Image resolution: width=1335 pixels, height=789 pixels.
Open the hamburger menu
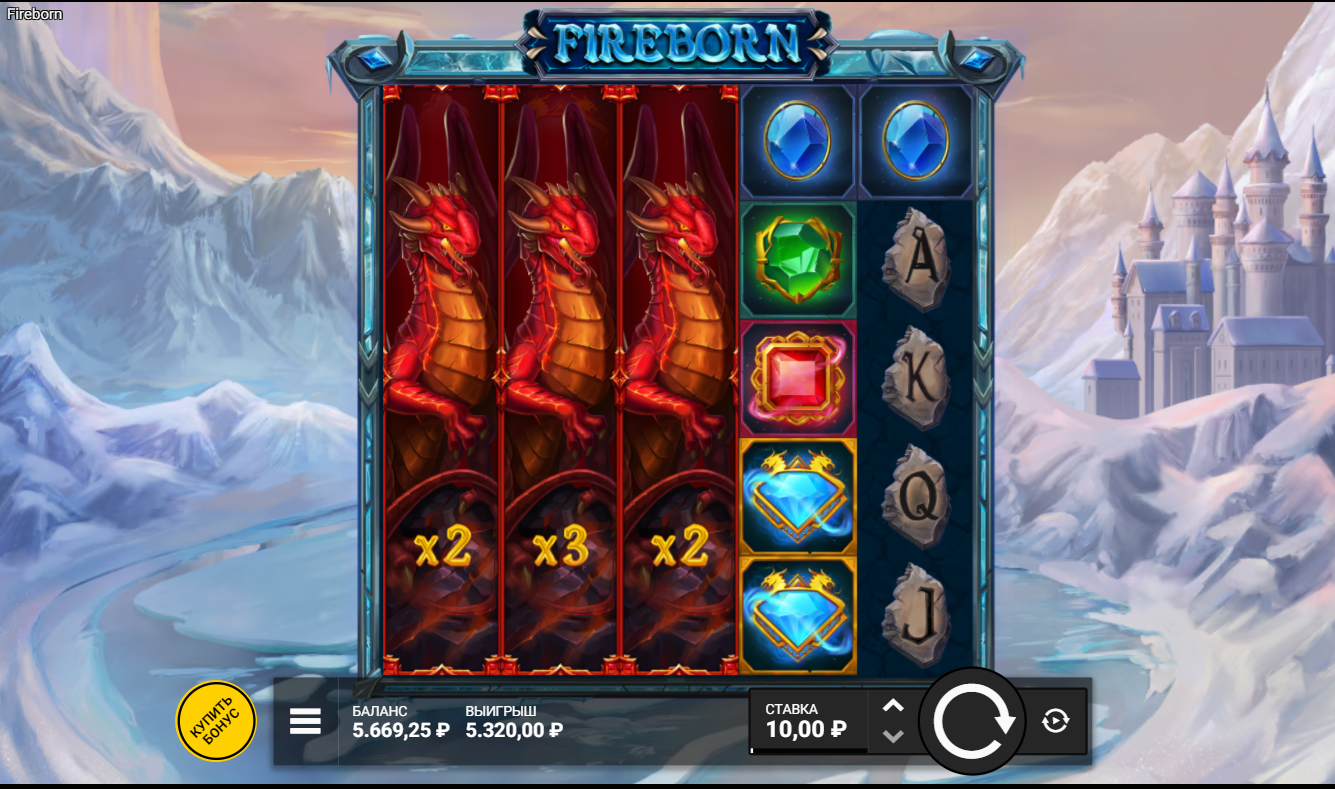click(x=305, y=721)
